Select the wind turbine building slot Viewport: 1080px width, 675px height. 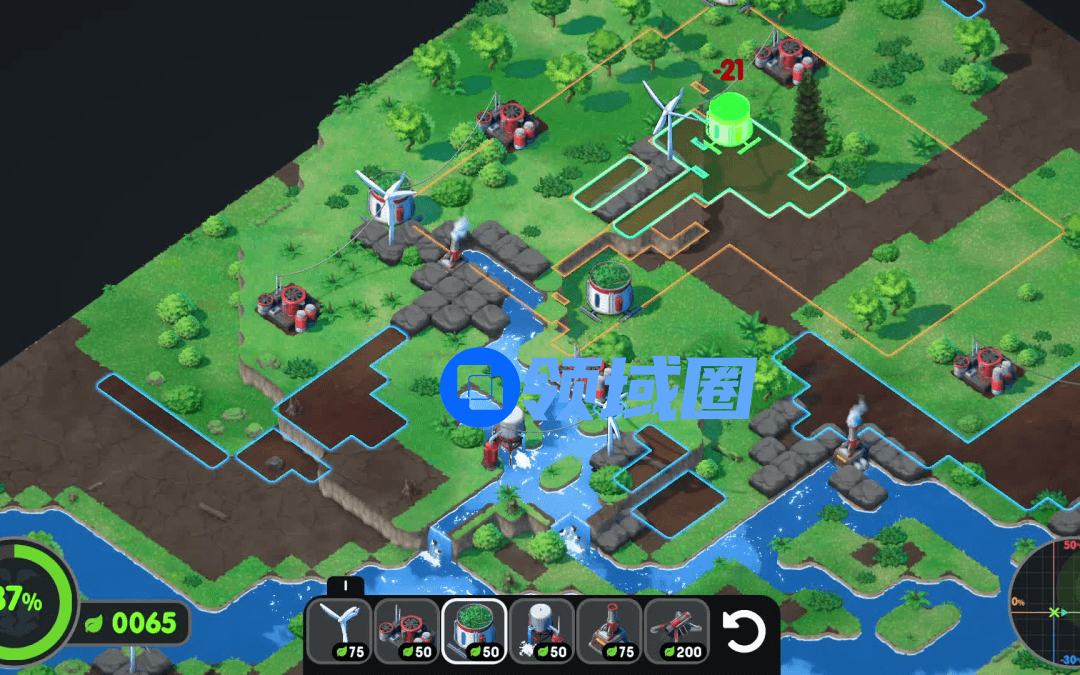click(x=339, y=631)
